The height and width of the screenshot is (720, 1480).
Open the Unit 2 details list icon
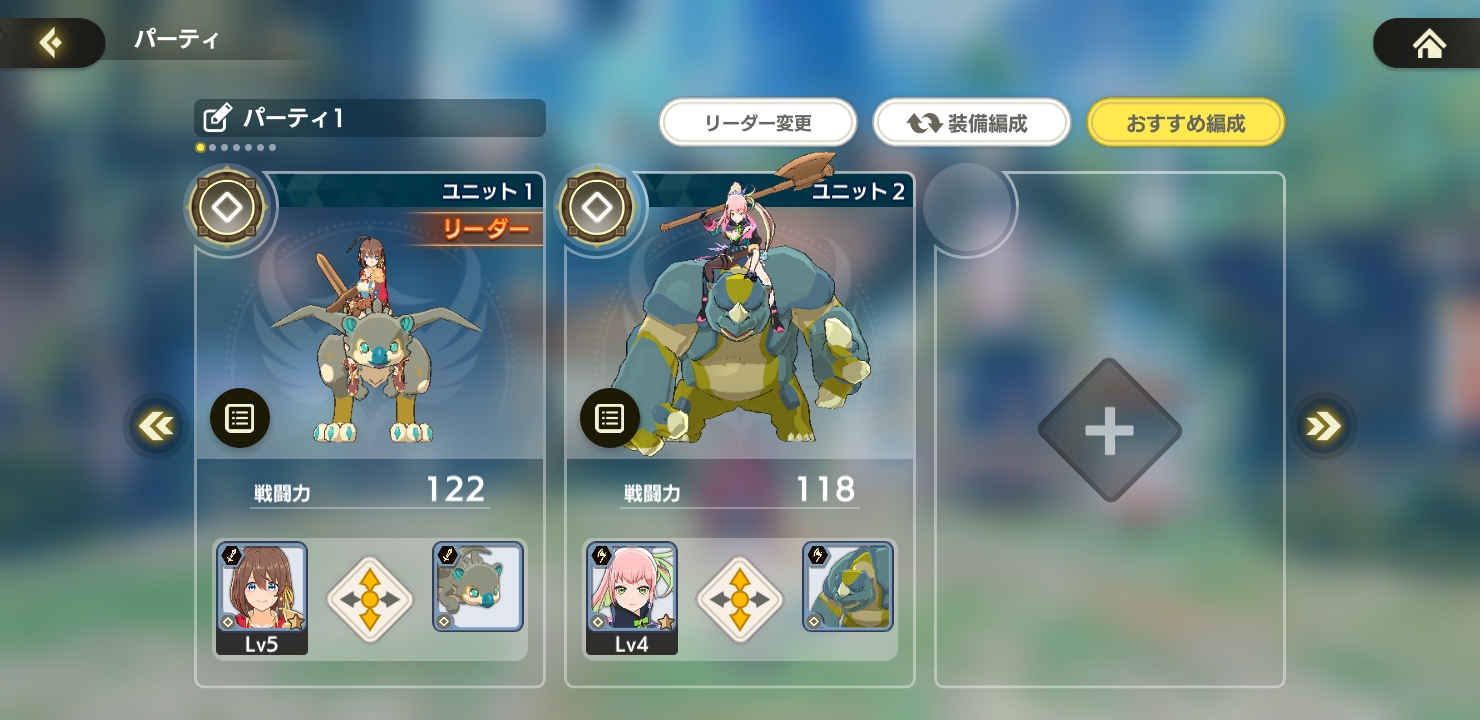pyautogui.click(x=610, y=418)
